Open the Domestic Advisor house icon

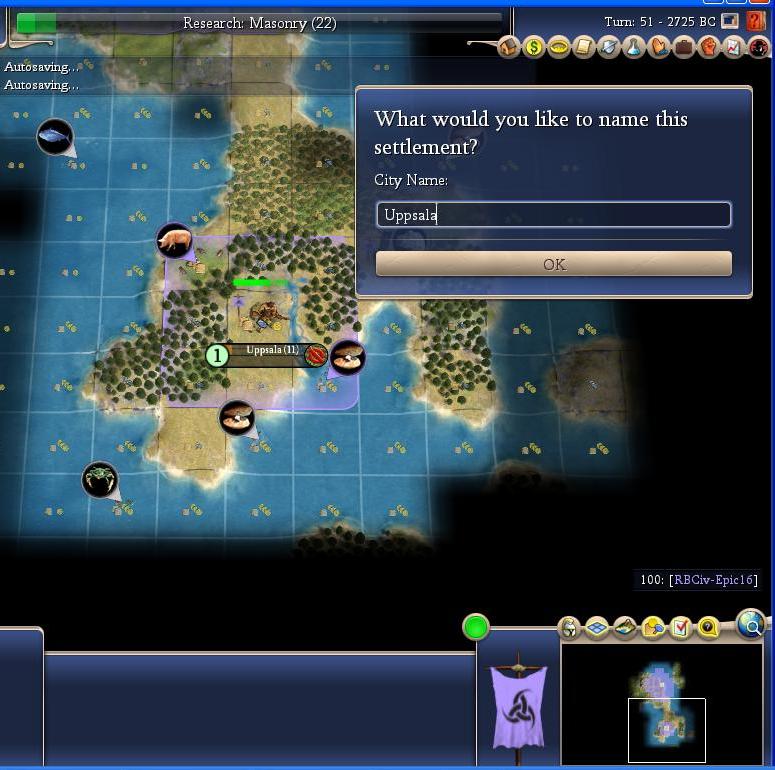point(509,46)
